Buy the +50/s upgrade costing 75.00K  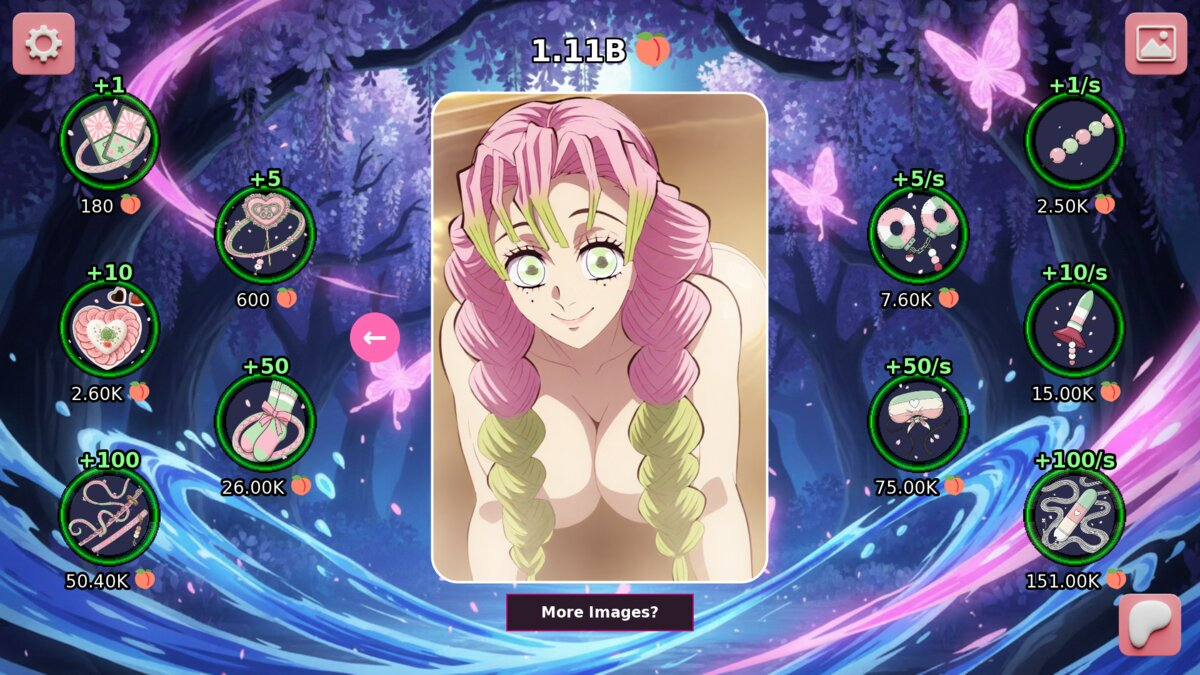click(918, 422)
